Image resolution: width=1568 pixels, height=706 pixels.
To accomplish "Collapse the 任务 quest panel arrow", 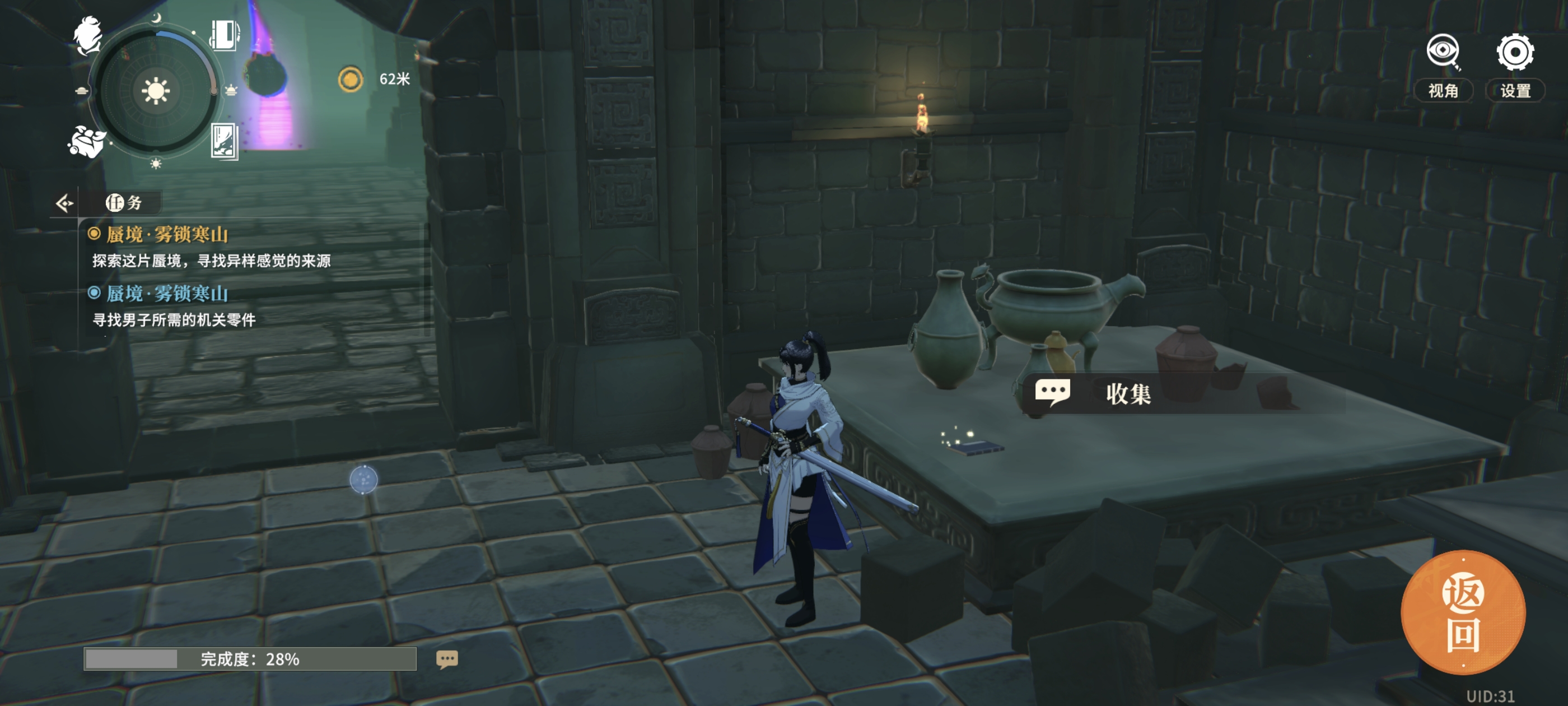I will tap(64, 203).
